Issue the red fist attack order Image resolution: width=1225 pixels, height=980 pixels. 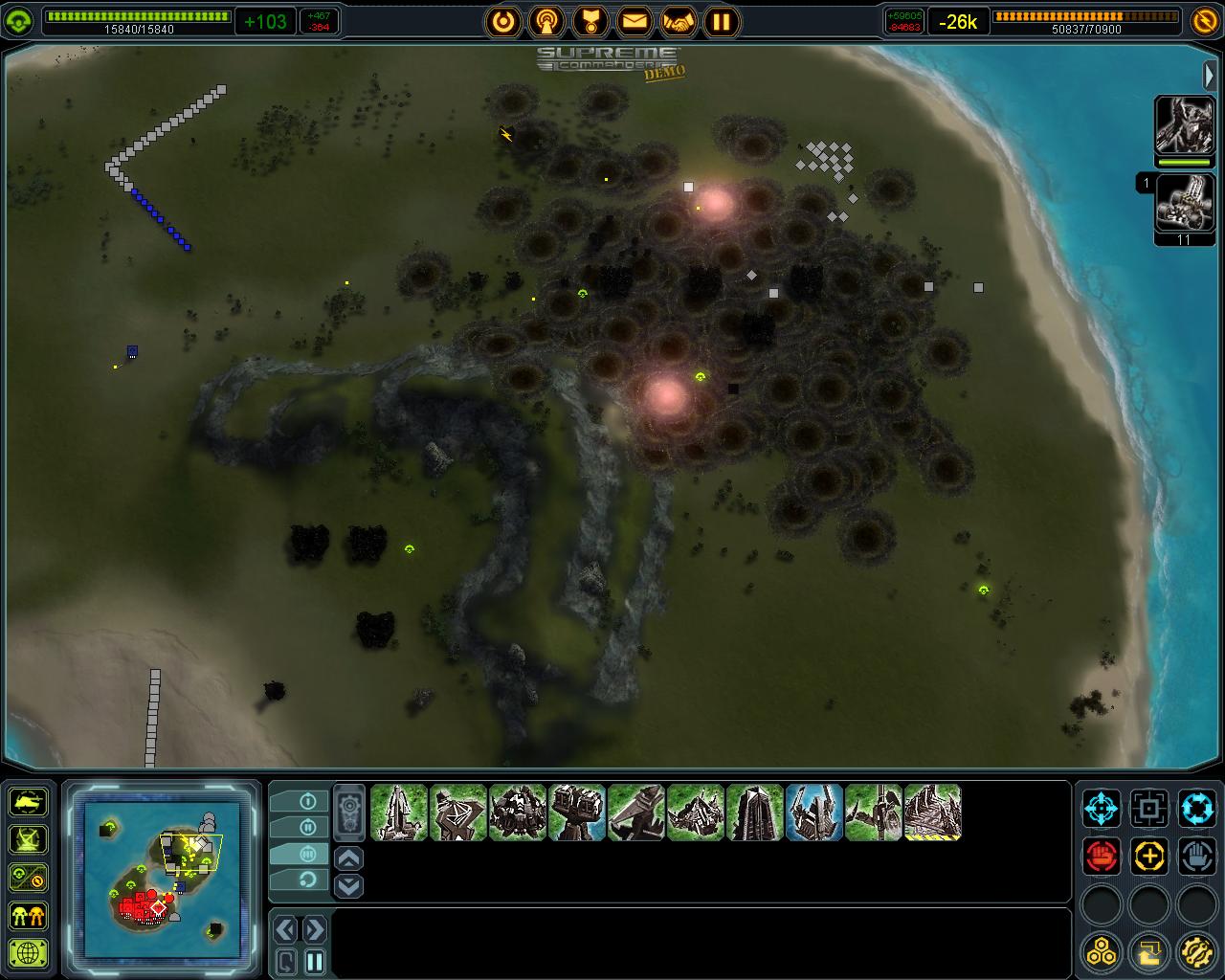1102,856
